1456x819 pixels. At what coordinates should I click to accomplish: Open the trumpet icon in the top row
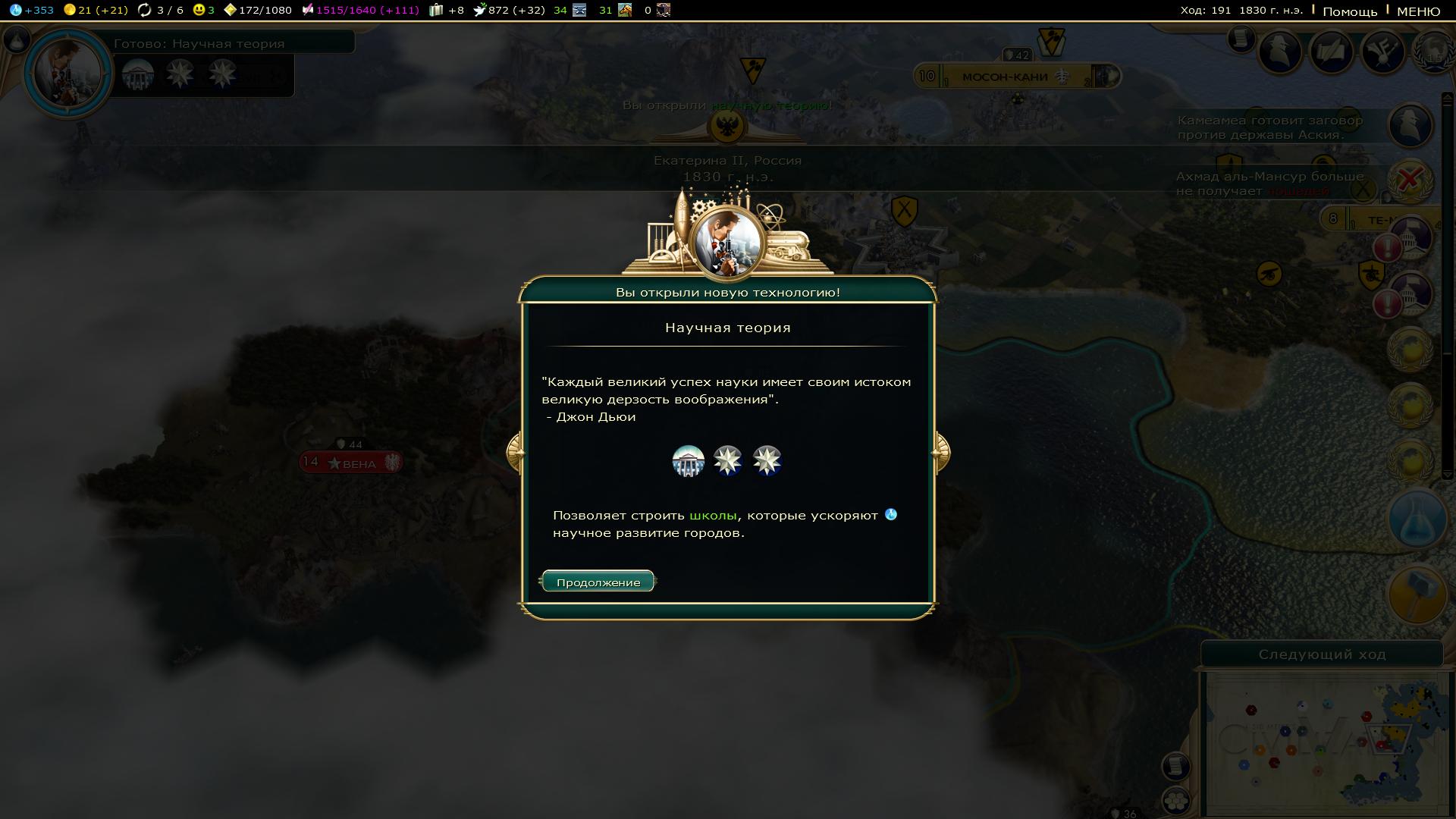point(1383,52)
